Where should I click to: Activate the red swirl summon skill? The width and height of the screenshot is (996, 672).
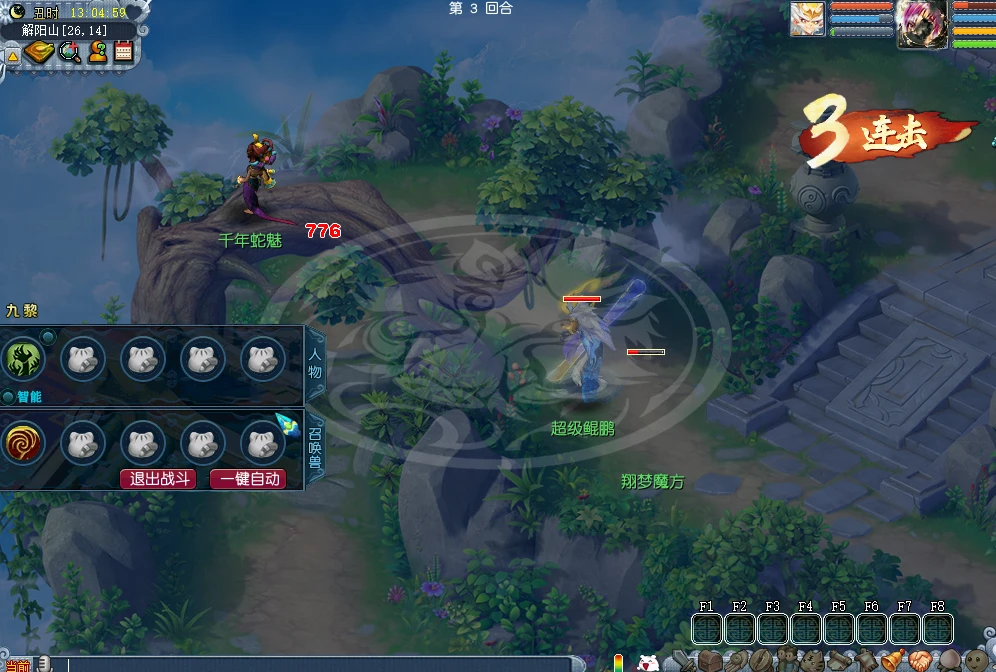pyautogui.click(x=22, y=441)
